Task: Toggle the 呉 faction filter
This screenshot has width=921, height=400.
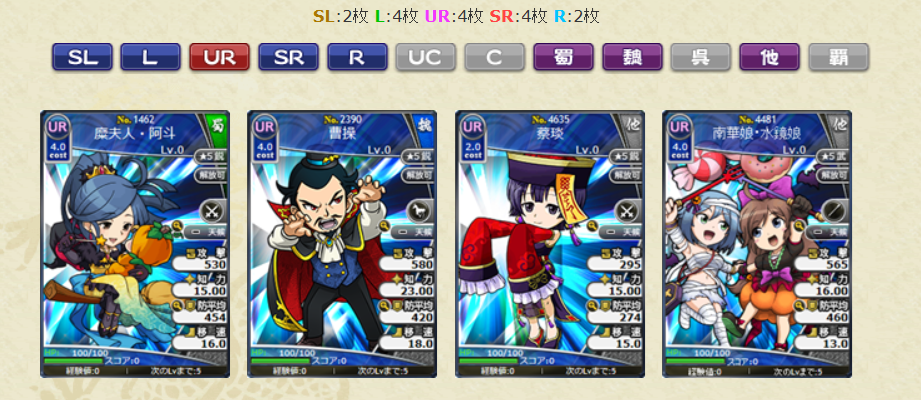Action: 701,57
